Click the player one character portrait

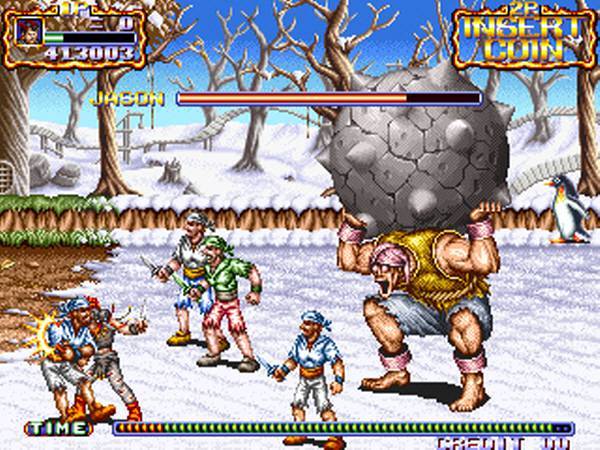[28, 31]
